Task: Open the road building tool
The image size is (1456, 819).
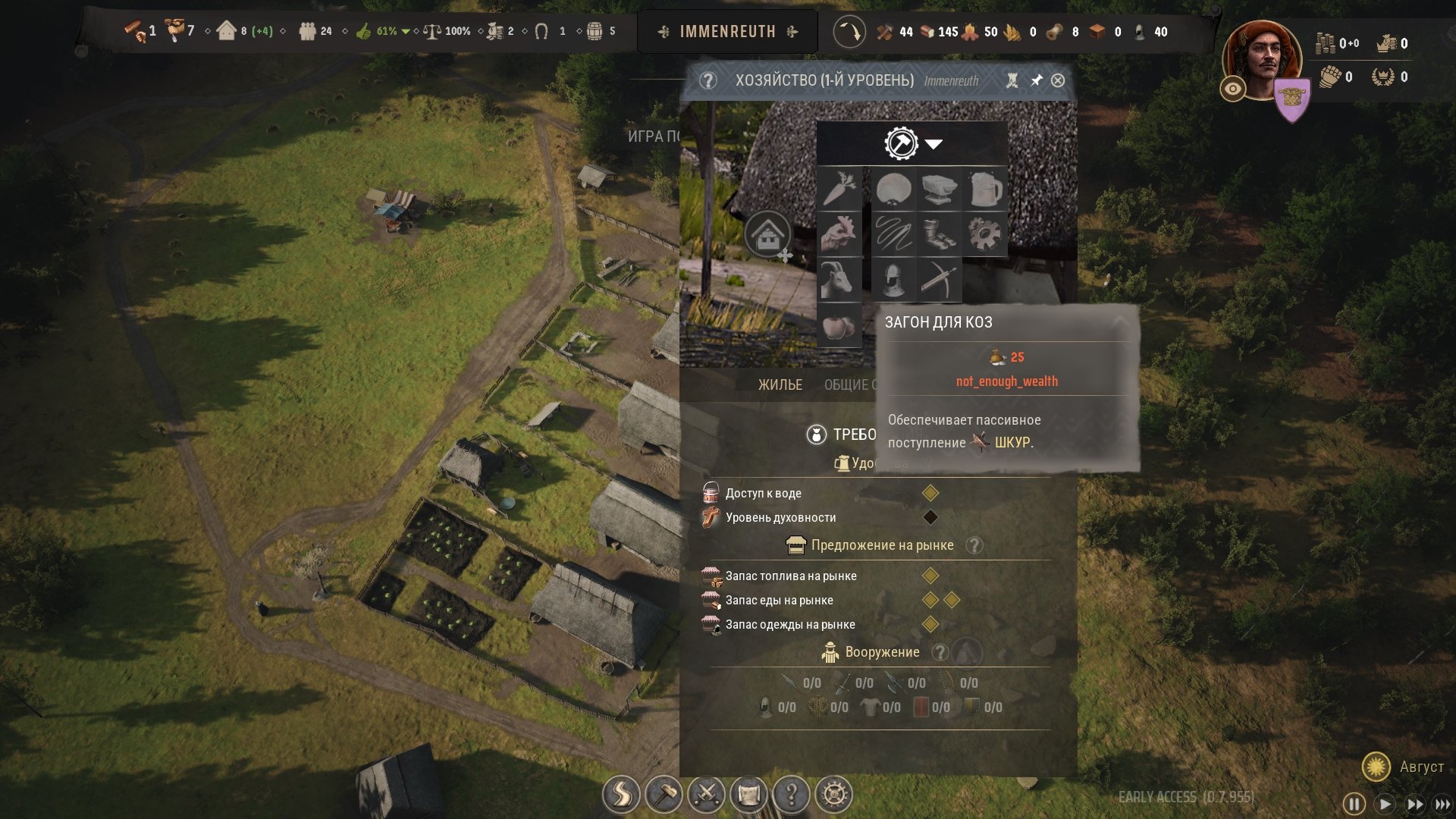Action: click(x=621, y=795)
